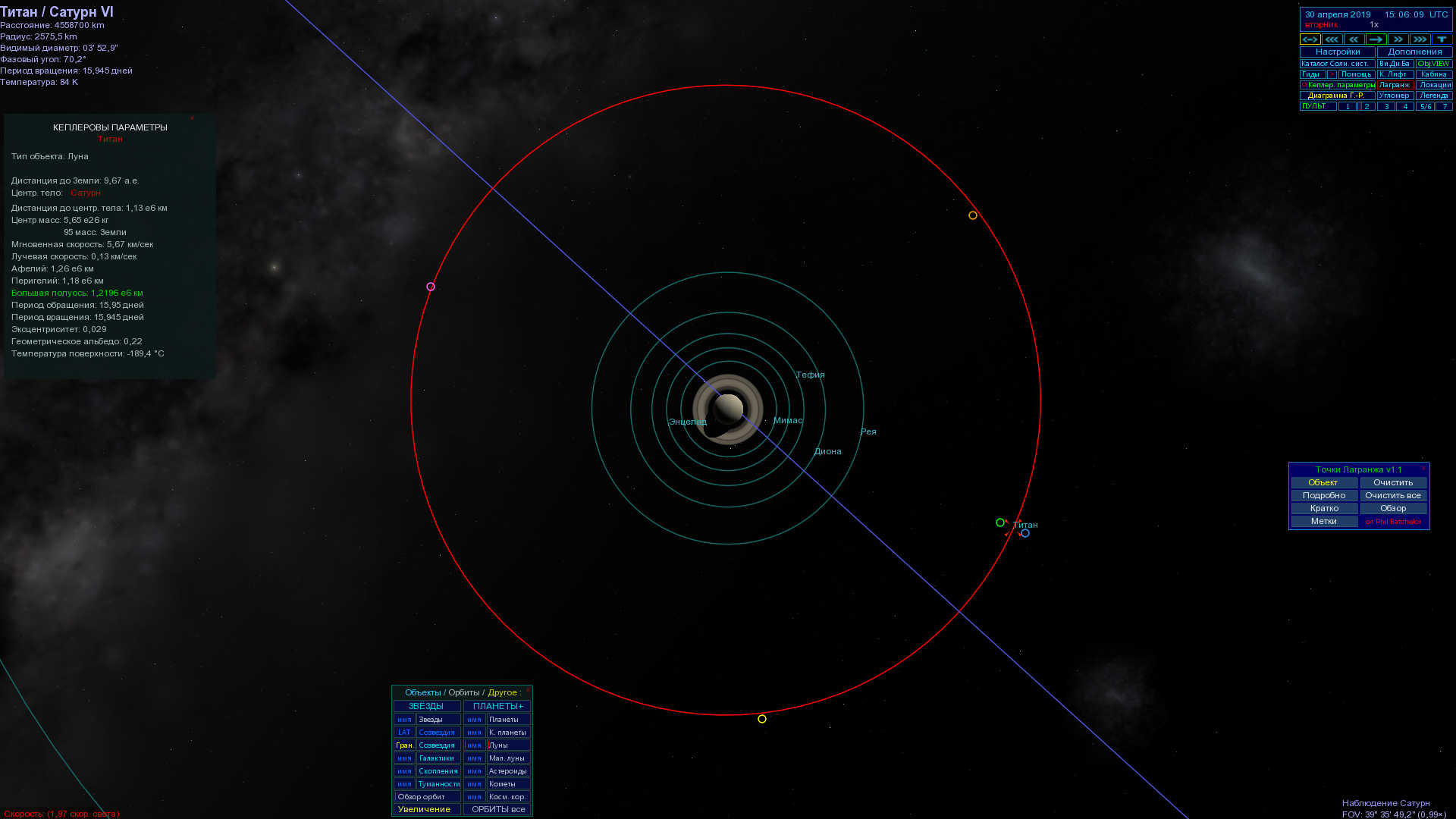This screenshot has height=819, width=1456.
Task: Show the Легенда legend
Action: 1433,96
